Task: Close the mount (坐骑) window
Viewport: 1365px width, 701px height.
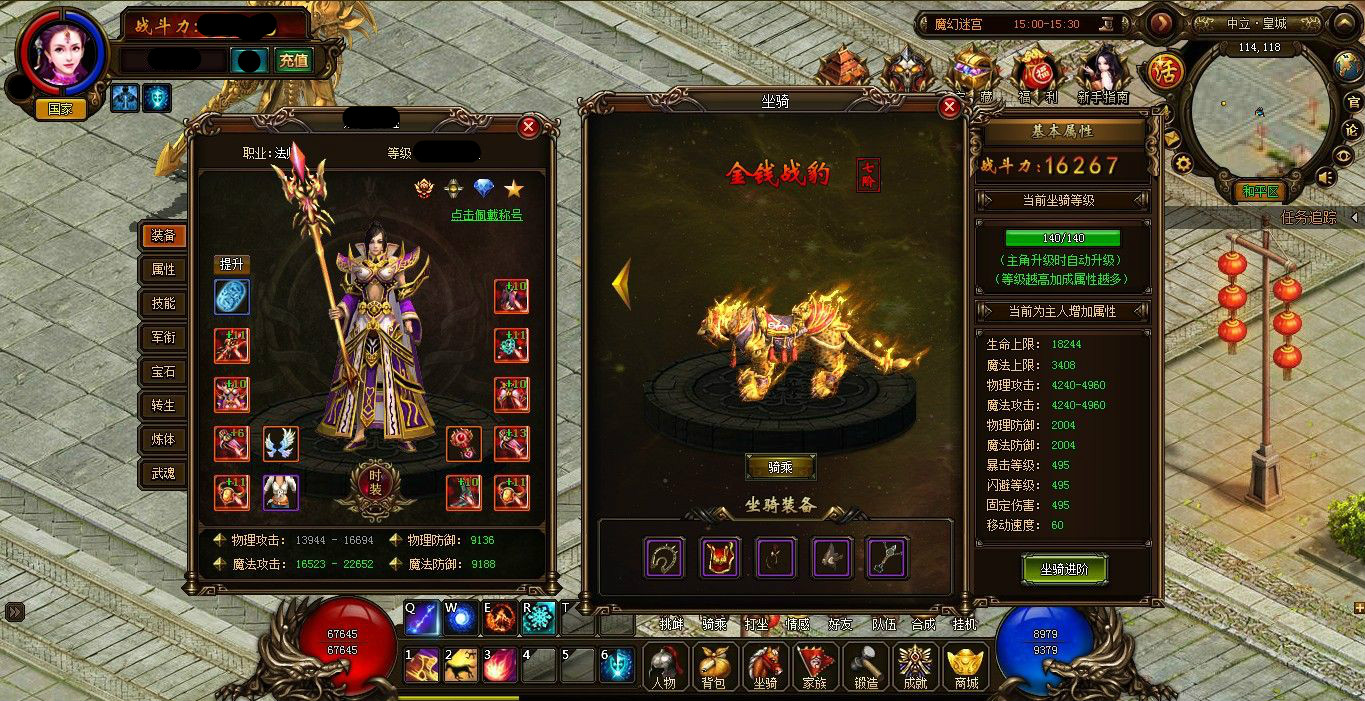Action: pyautogui.click(x=949, y=108)
